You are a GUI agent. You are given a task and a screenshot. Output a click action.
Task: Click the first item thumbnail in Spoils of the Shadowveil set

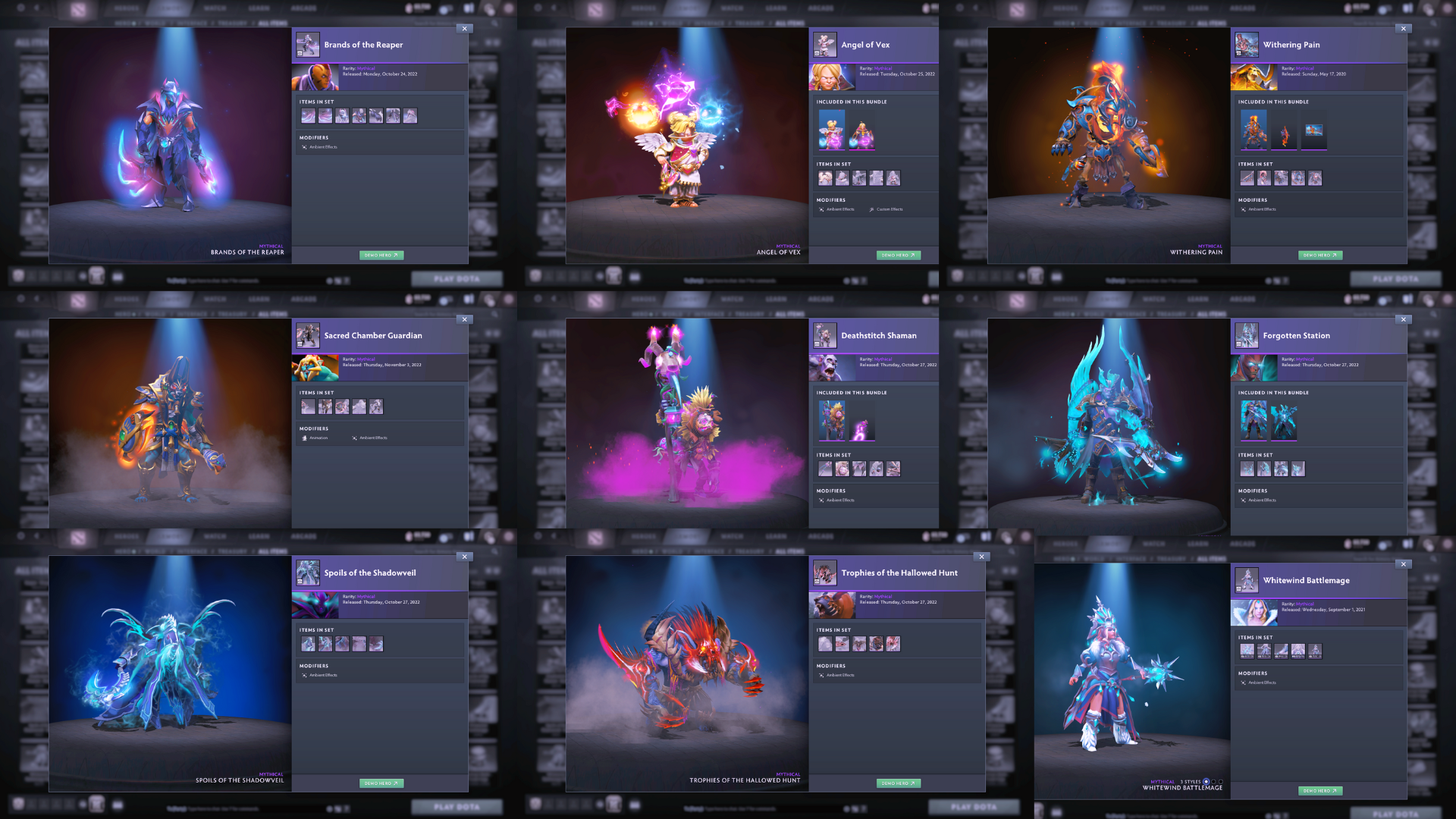click(308, 644)
